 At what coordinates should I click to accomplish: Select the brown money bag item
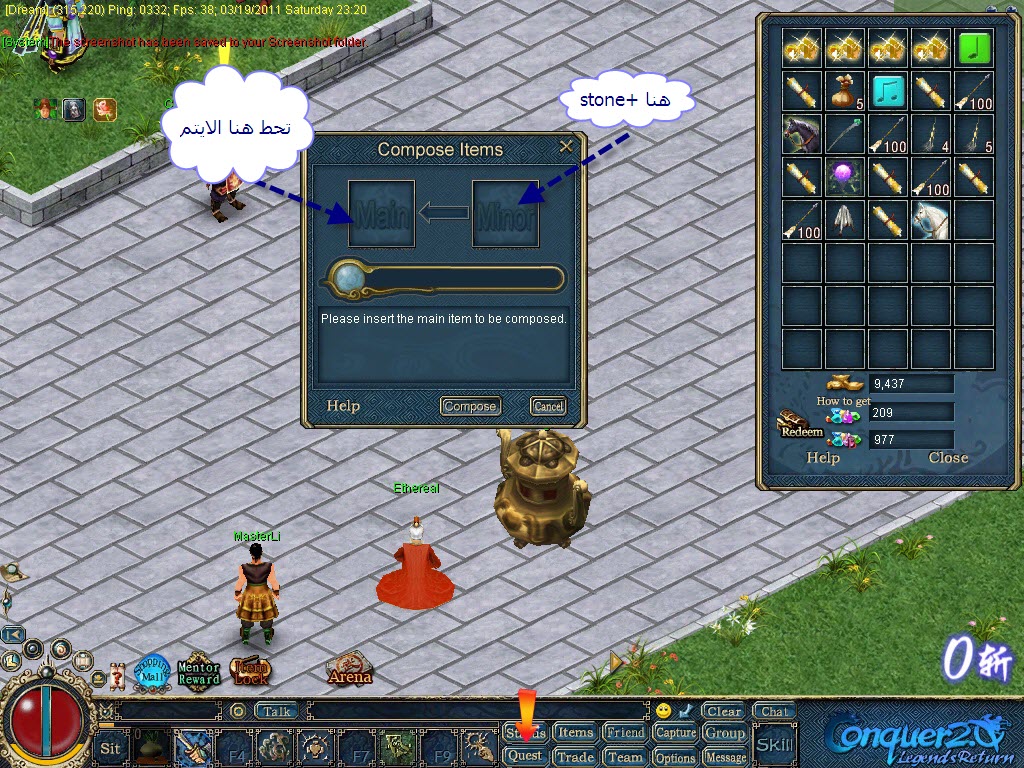[x=844, y=91]
